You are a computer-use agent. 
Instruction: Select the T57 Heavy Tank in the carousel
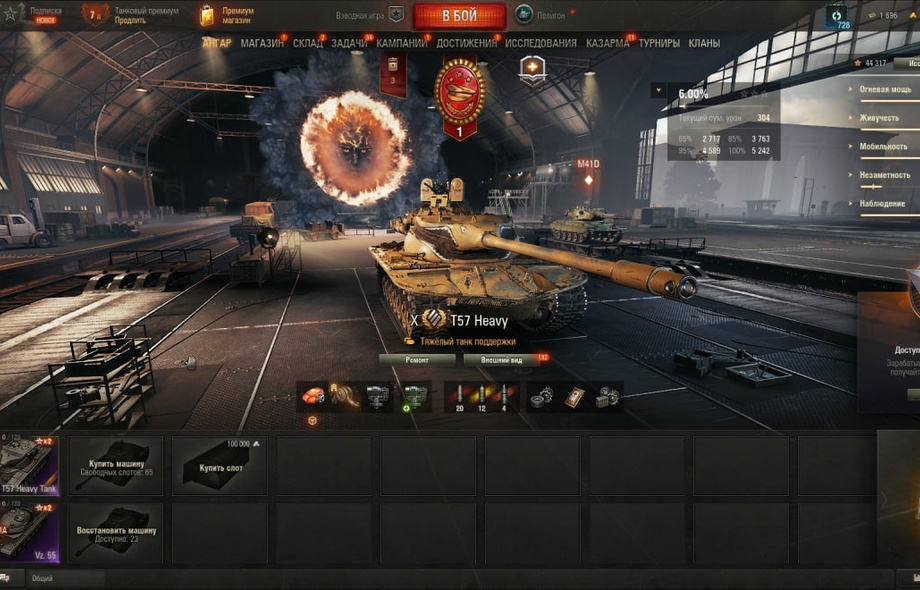[28, 465]
